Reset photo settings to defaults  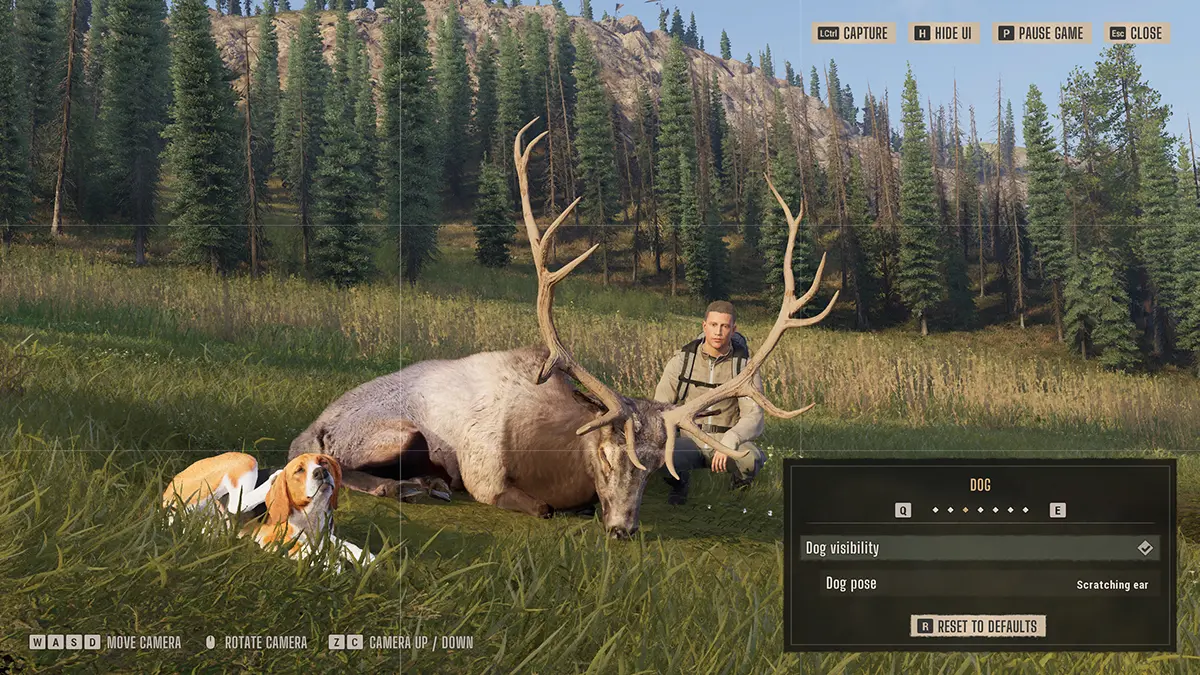pyautogui.click(x=979, y=626)
